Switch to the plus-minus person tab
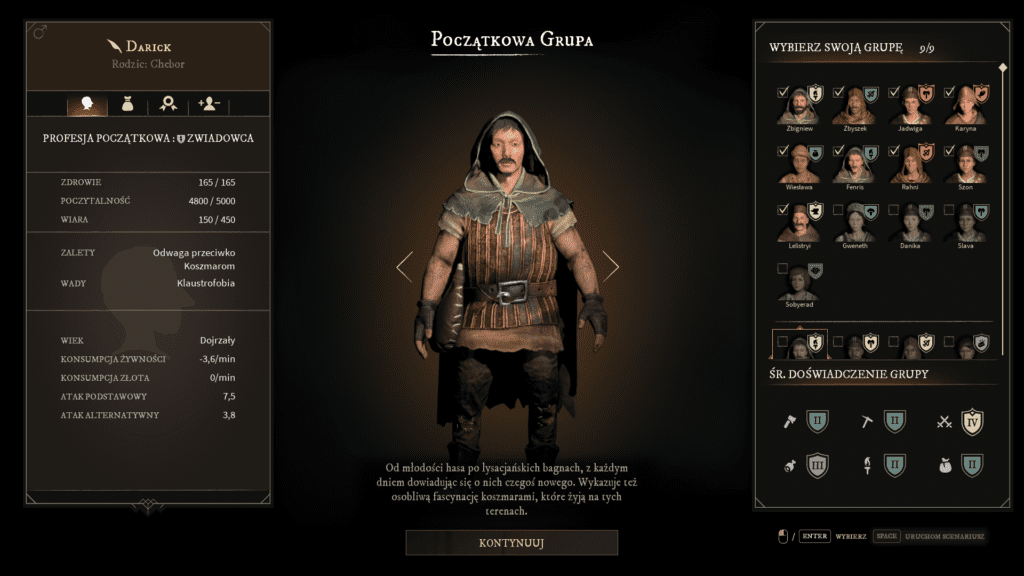Viewport: 1024px width, 576px height. click(x=210, y=103)
